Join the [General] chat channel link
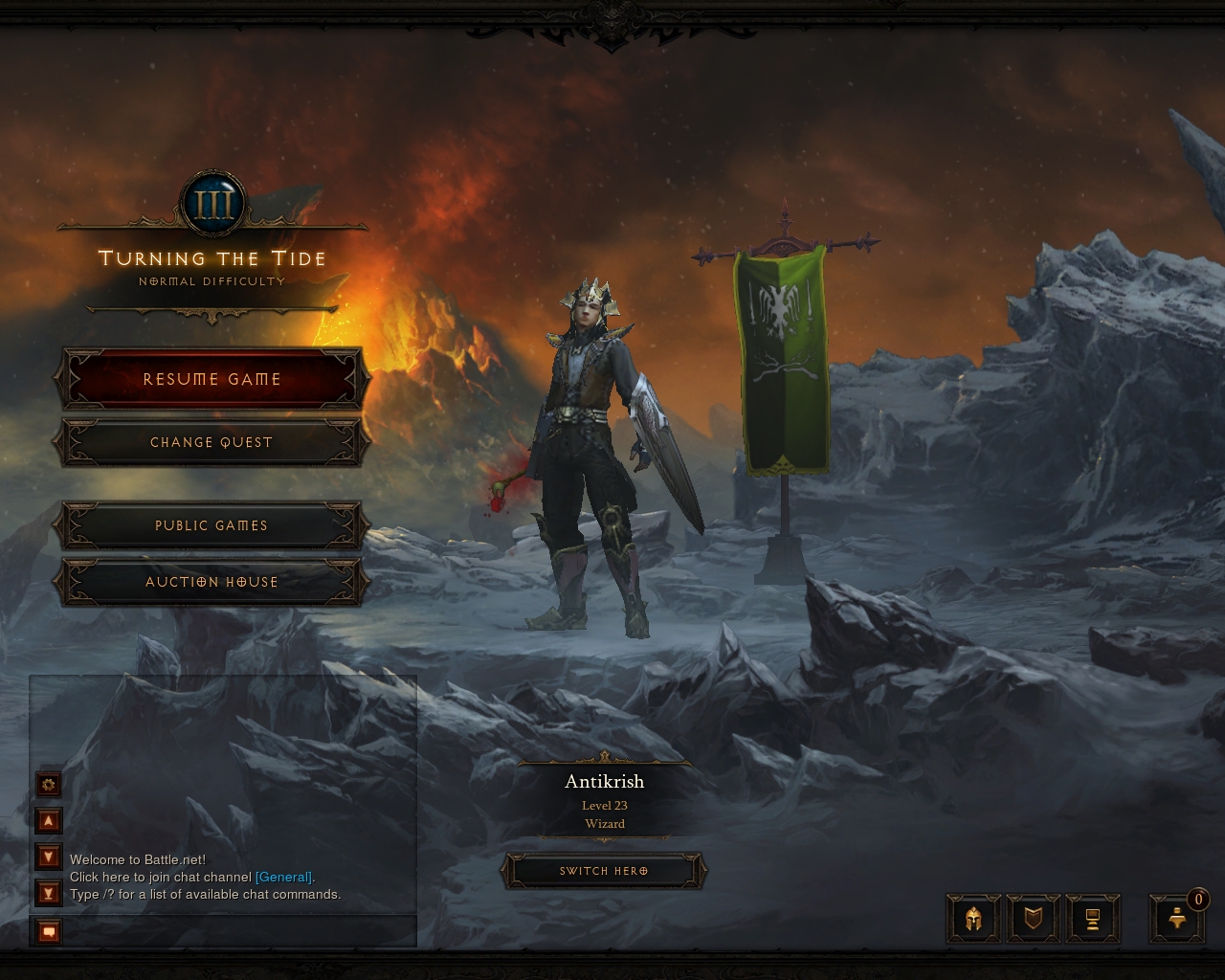1225x980 pixels. pyautogui.click(x=283, y=877)
